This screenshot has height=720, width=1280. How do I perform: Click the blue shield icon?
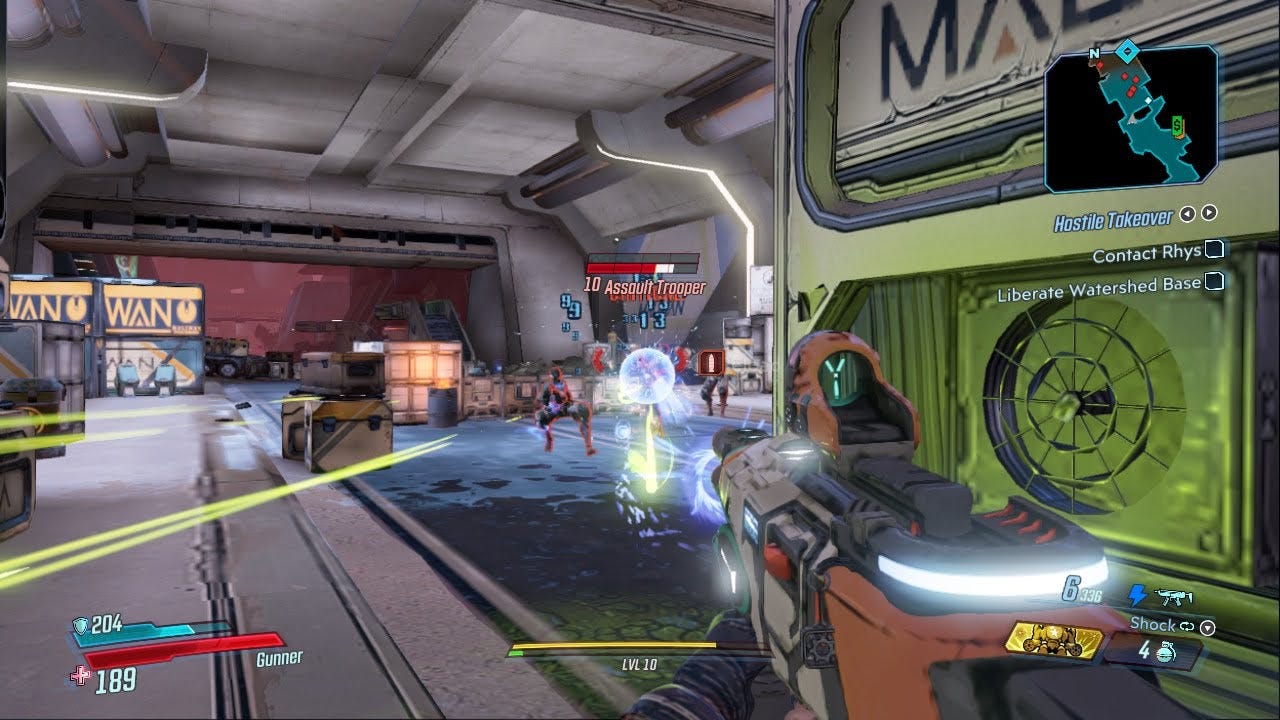(80, 626)
